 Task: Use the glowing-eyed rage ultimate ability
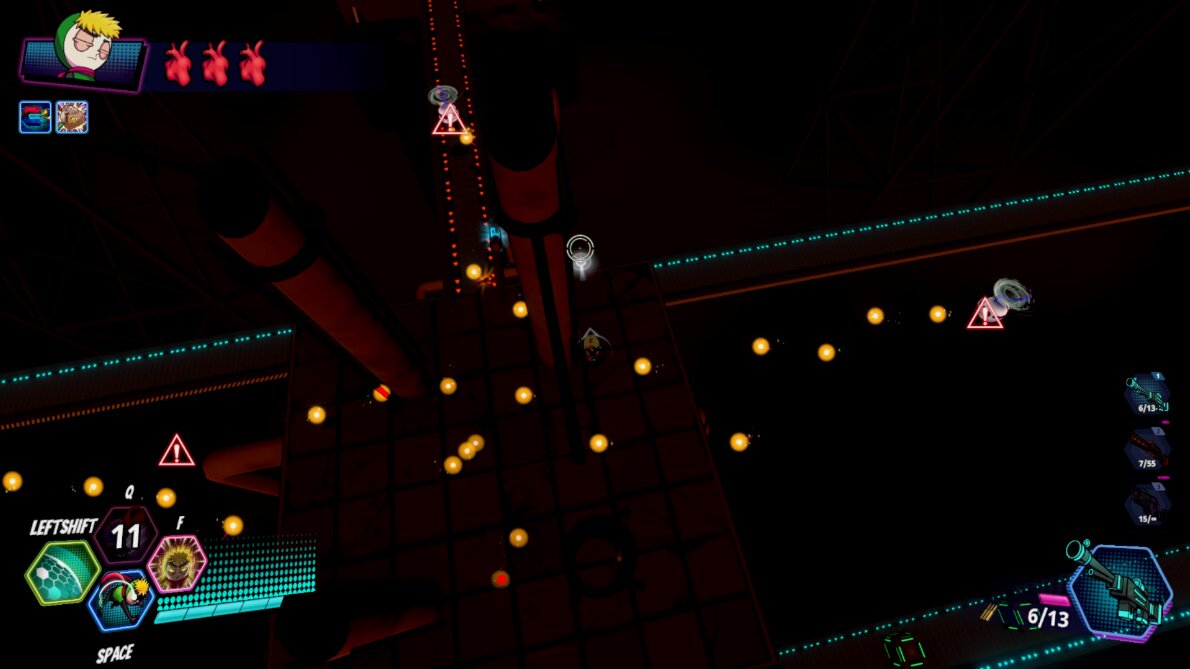(x=178, y=563)
